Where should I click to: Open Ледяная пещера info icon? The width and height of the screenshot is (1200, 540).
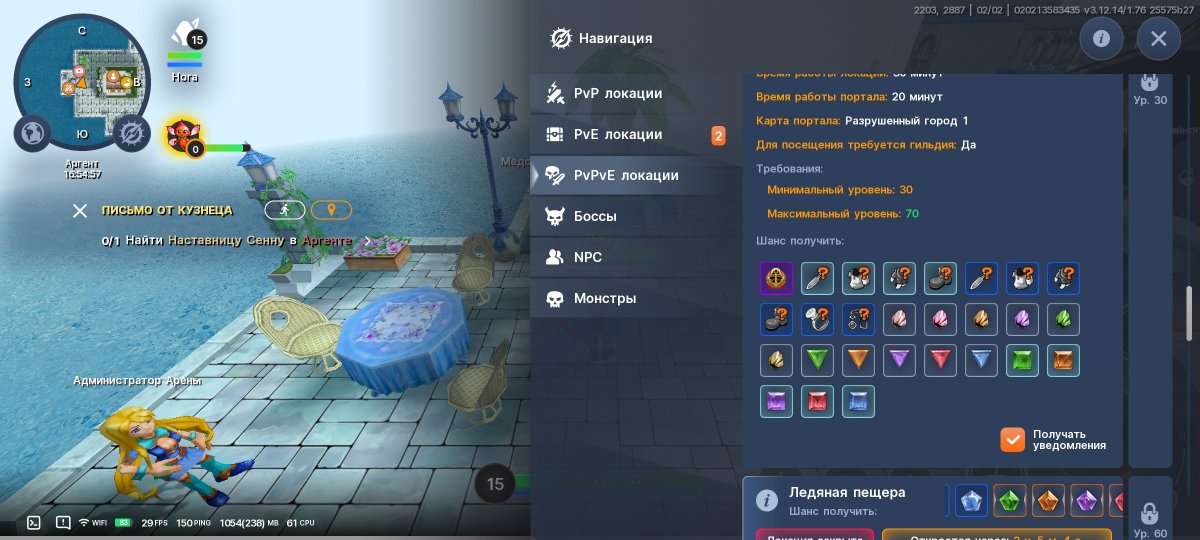point(767,500)
